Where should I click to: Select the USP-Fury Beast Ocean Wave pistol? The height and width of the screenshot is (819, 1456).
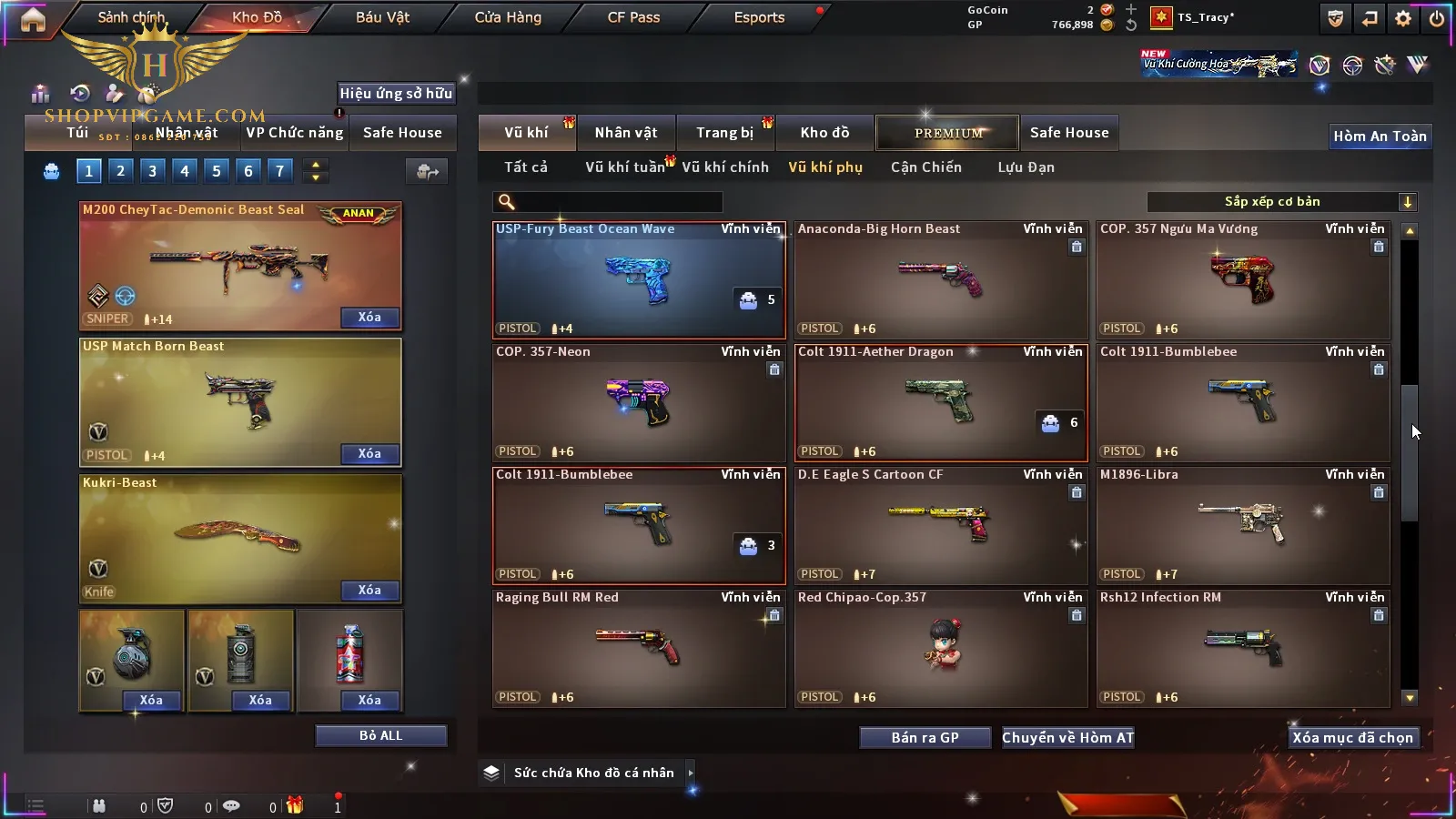[x=638, y=279]
